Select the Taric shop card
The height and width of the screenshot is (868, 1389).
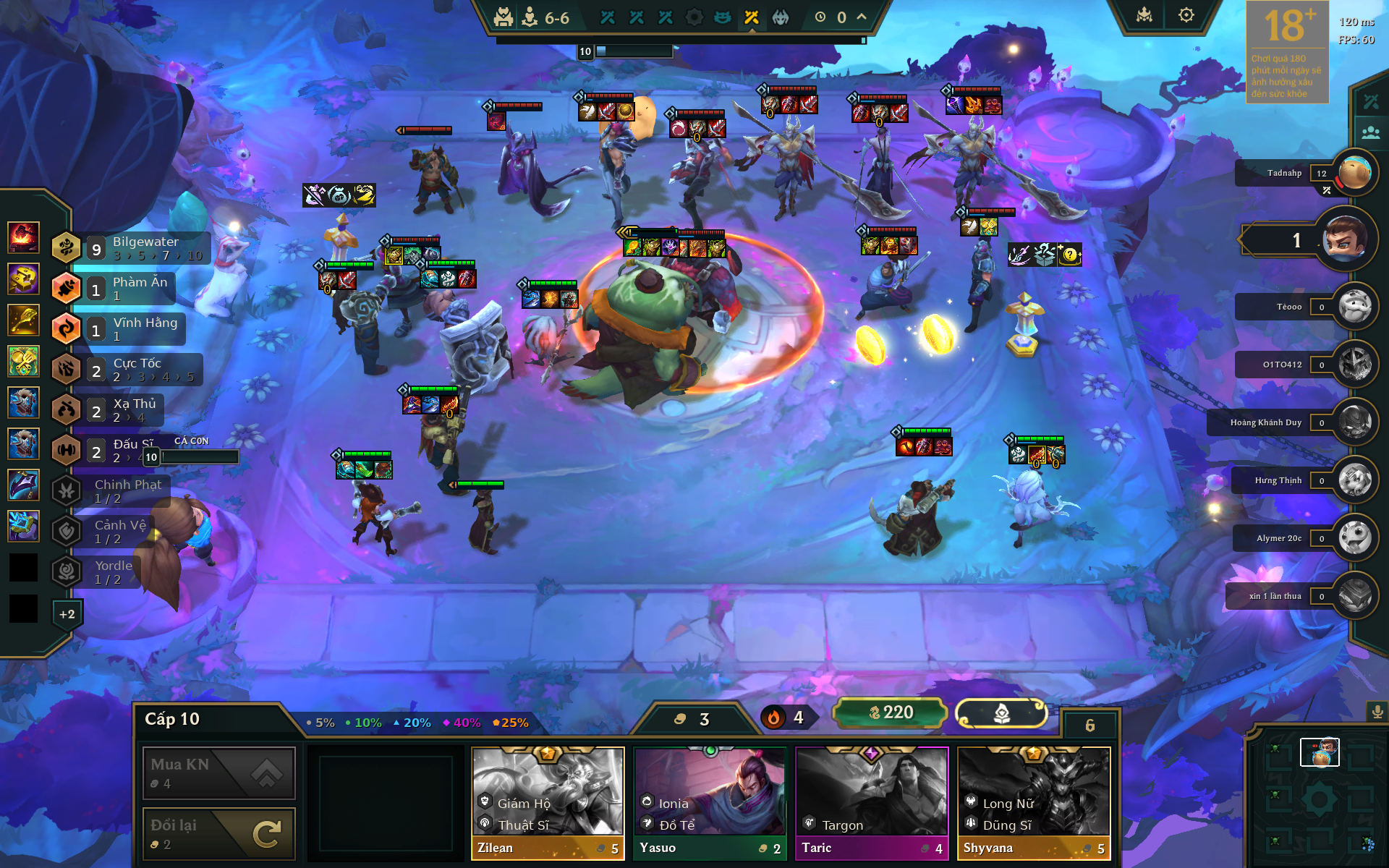[x=872, y=803]
